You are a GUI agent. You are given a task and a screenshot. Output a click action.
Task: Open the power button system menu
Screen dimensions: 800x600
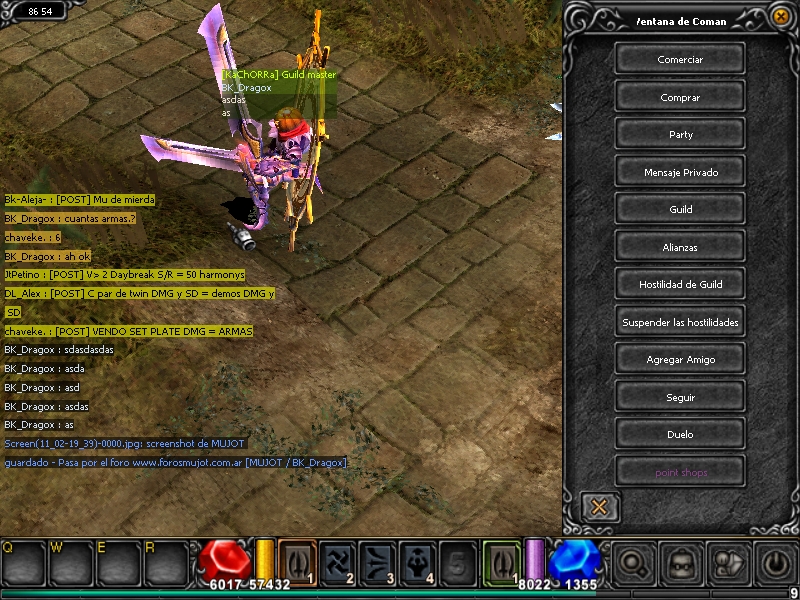pyautogui.click(x=776, y=562)
